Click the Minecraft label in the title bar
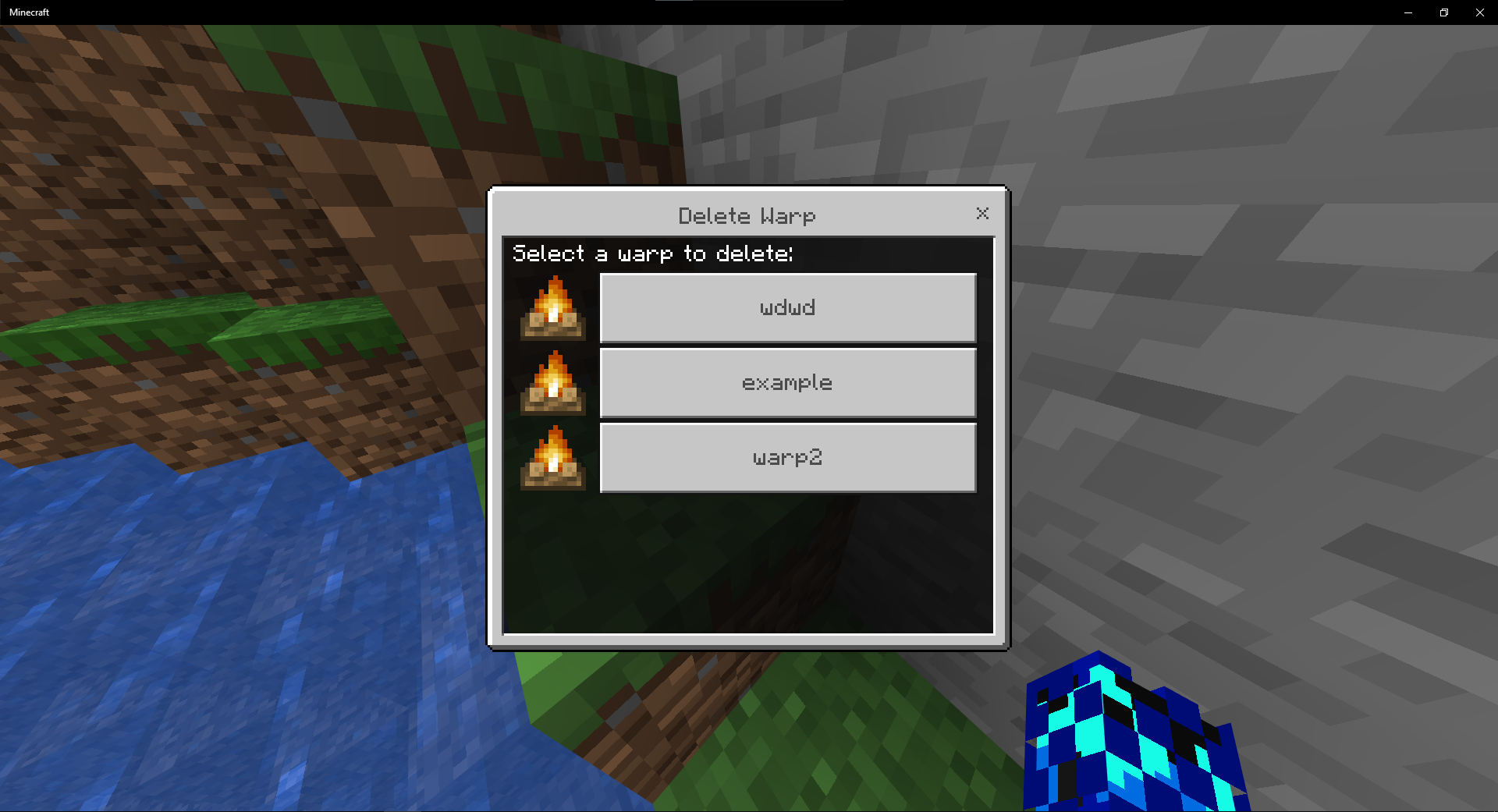This screenshot has height=812, width=1498. point(29,12)
